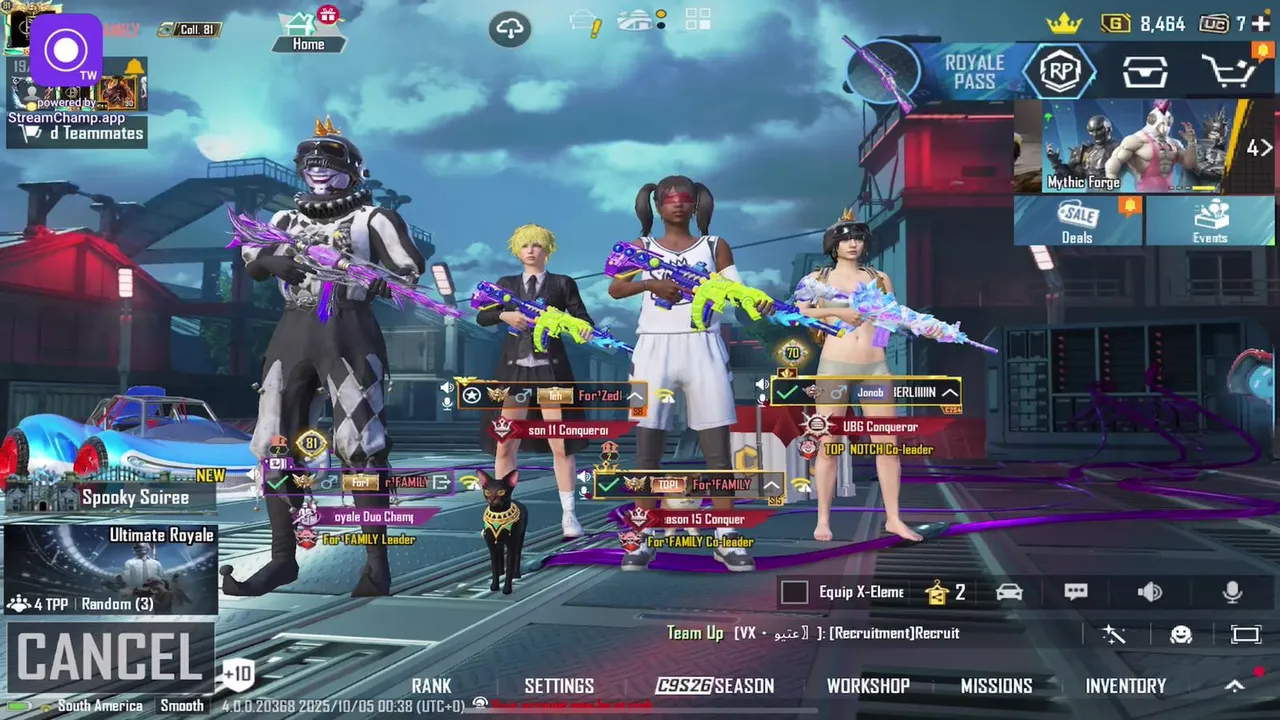The width and height of the screenshot is (1280, 720).
Task: Open the shopping cart store
Action: pos(1230,72)
